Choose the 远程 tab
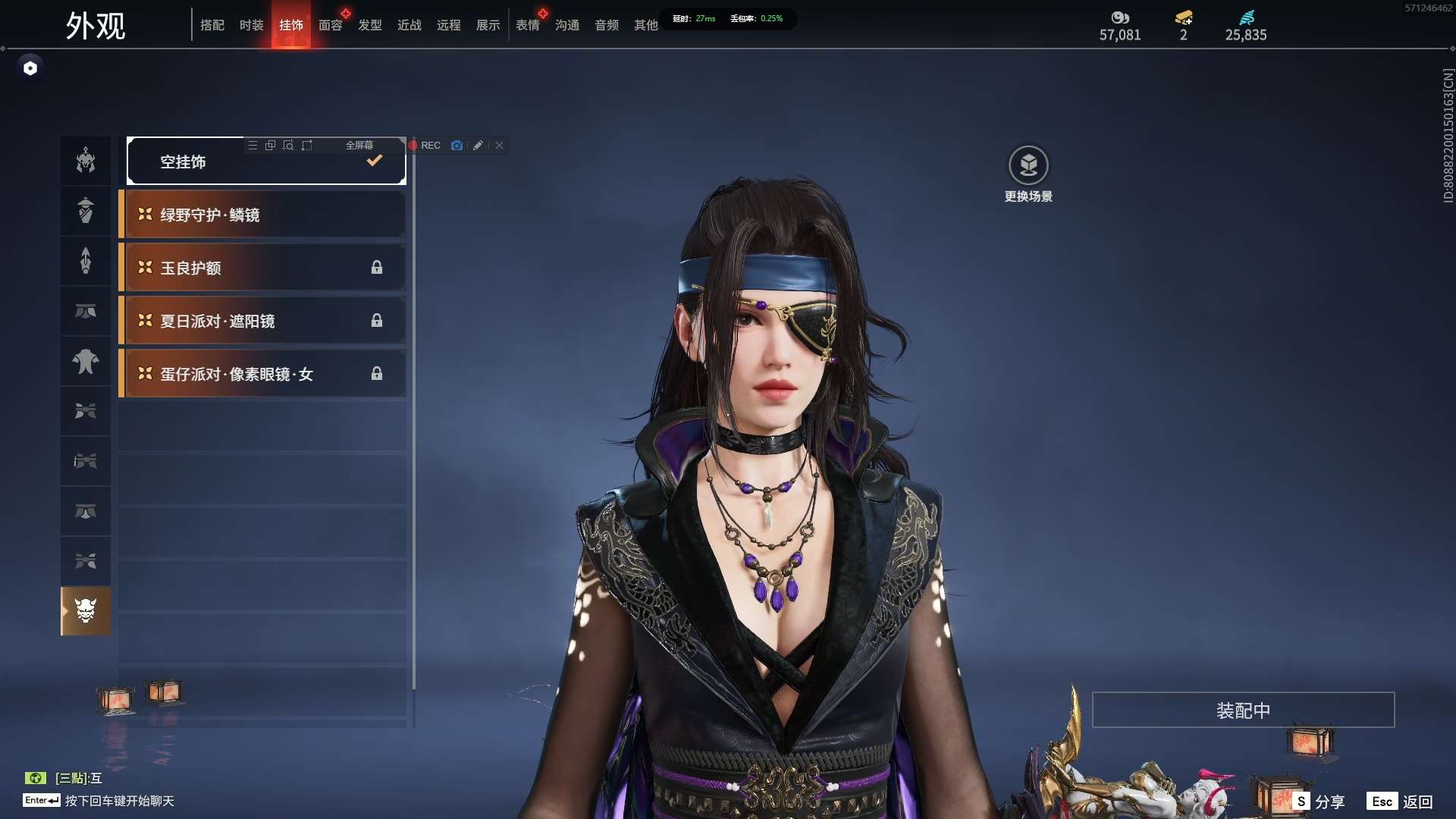This screenshot has height=819, width=1456. coord(449,25)
